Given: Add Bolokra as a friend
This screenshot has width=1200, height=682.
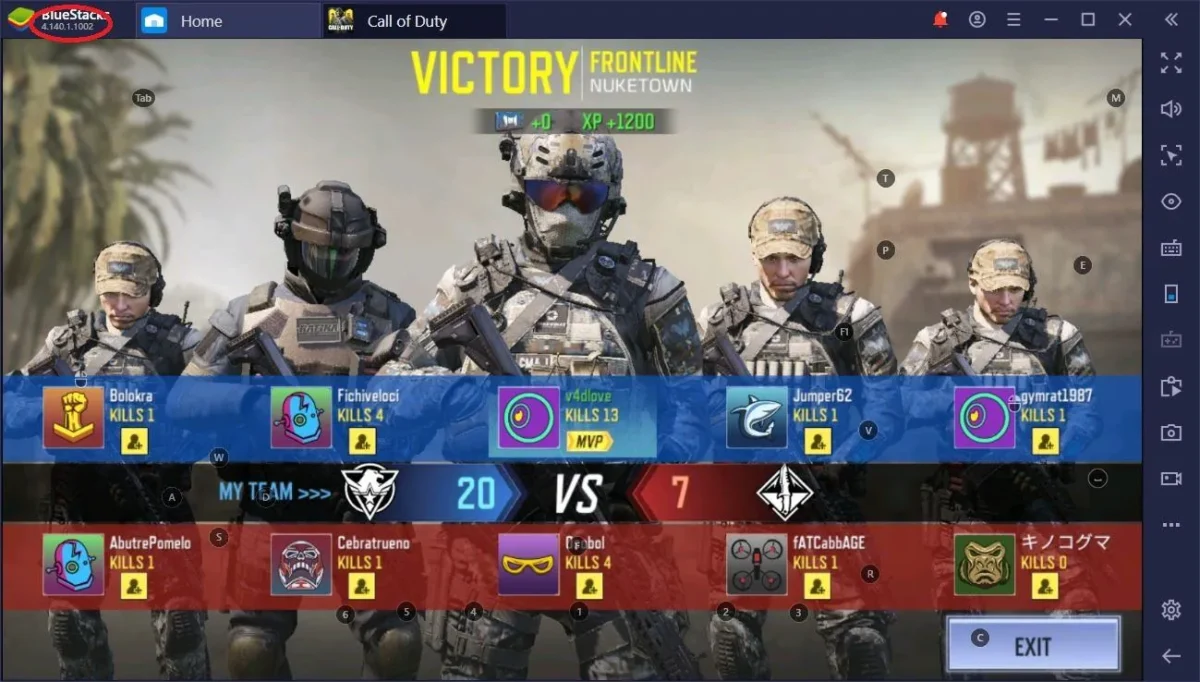Looking at the screenshot, I should (134, 441).
